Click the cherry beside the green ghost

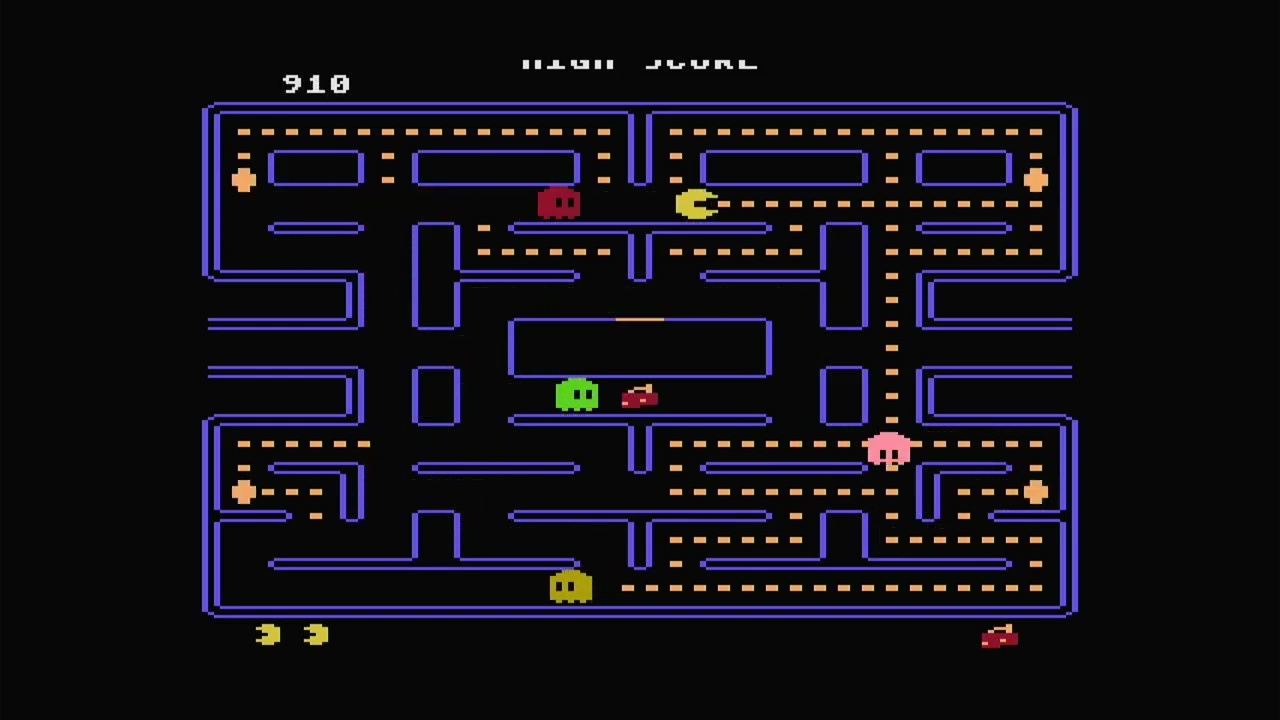[639, 398]
